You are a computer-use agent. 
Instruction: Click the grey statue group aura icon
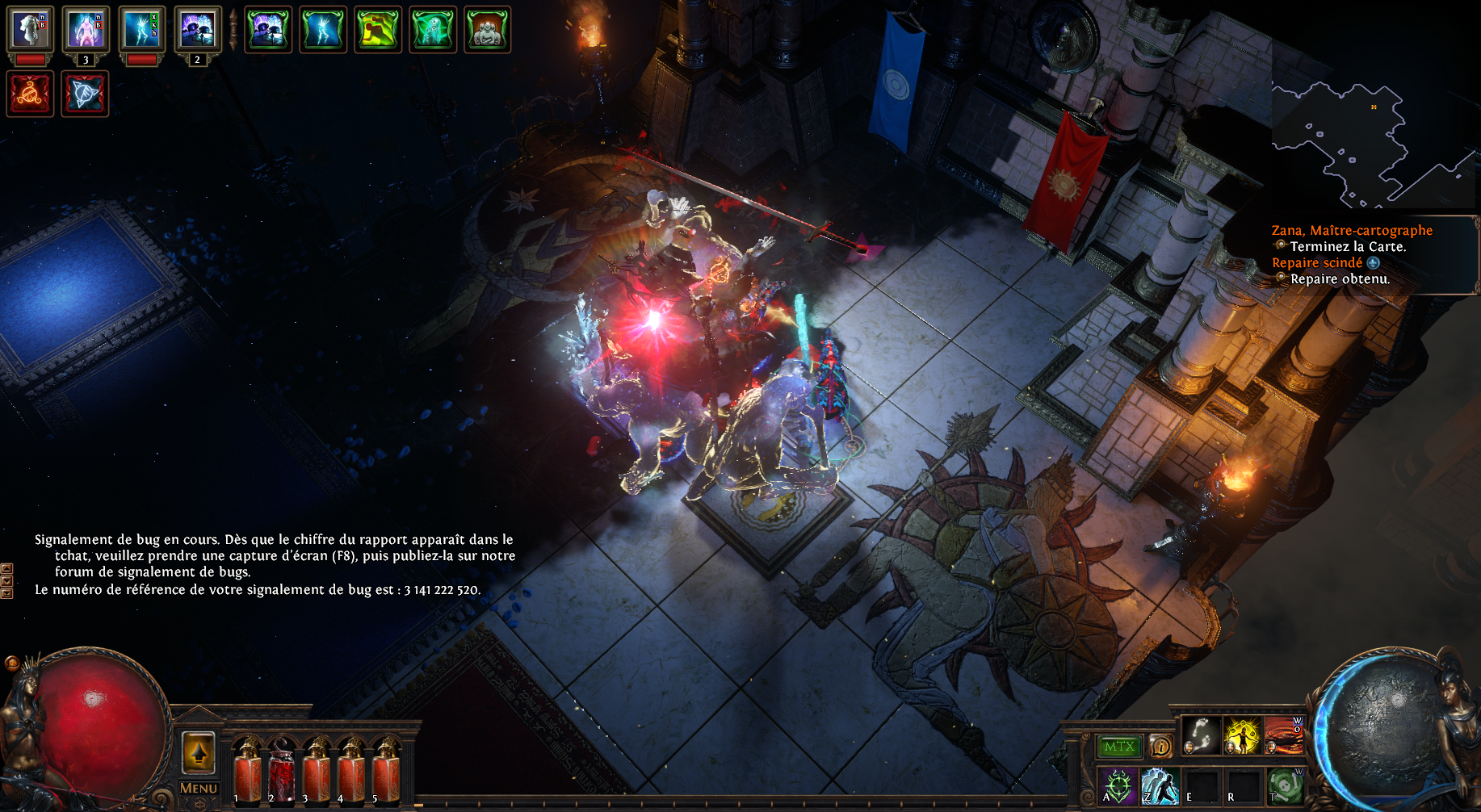pos(487,29)
